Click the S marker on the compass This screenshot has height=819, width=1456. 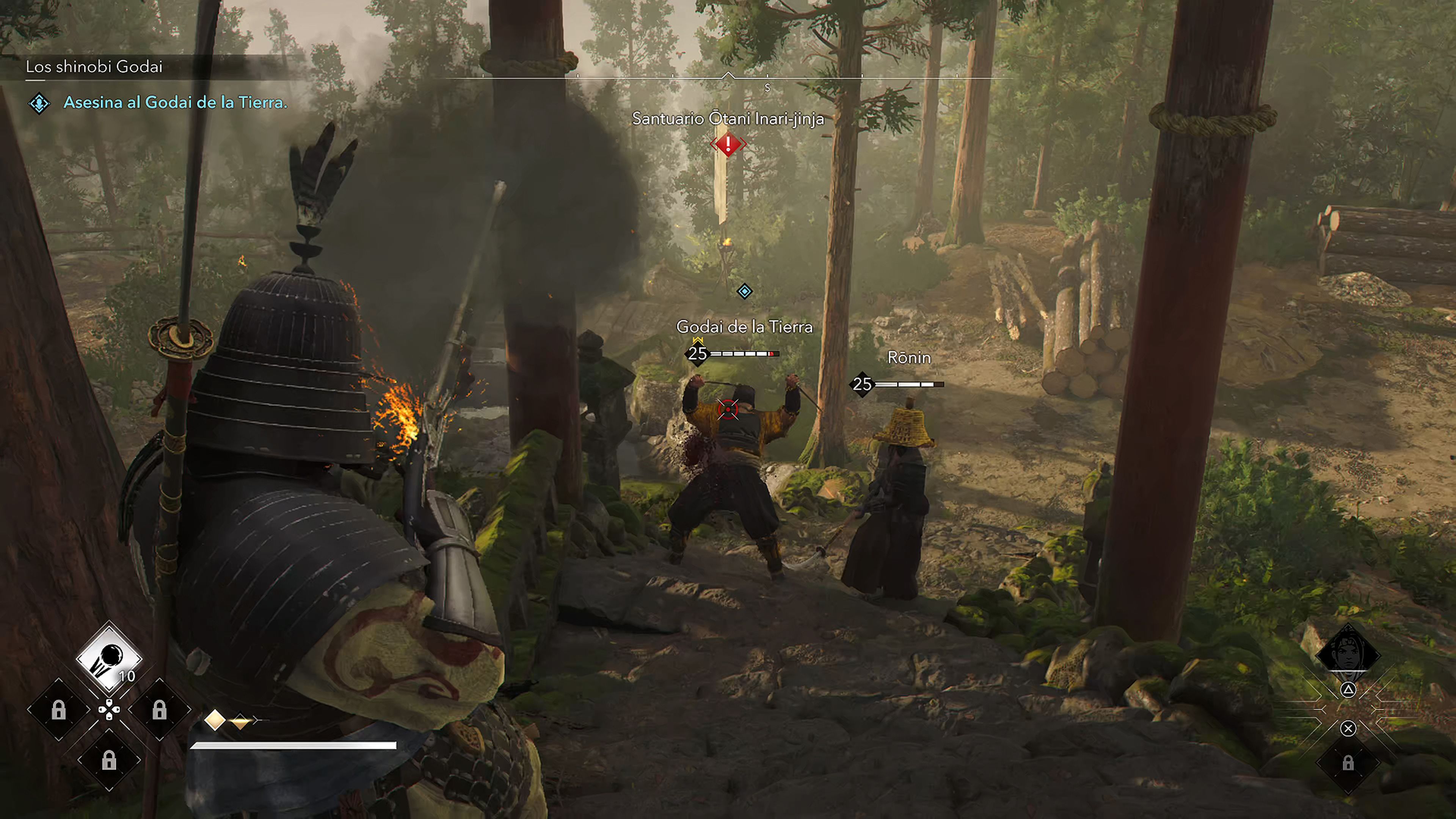pos(767,88)
